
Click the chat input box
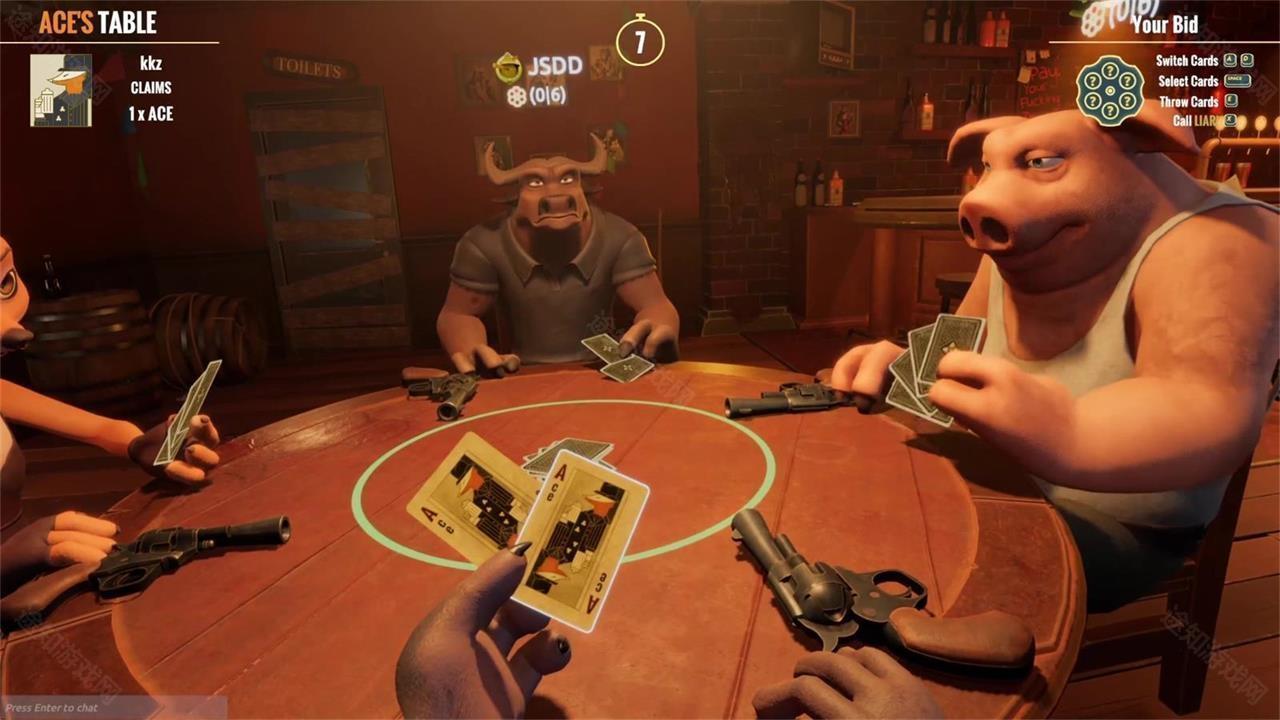(x=112, y=708)
